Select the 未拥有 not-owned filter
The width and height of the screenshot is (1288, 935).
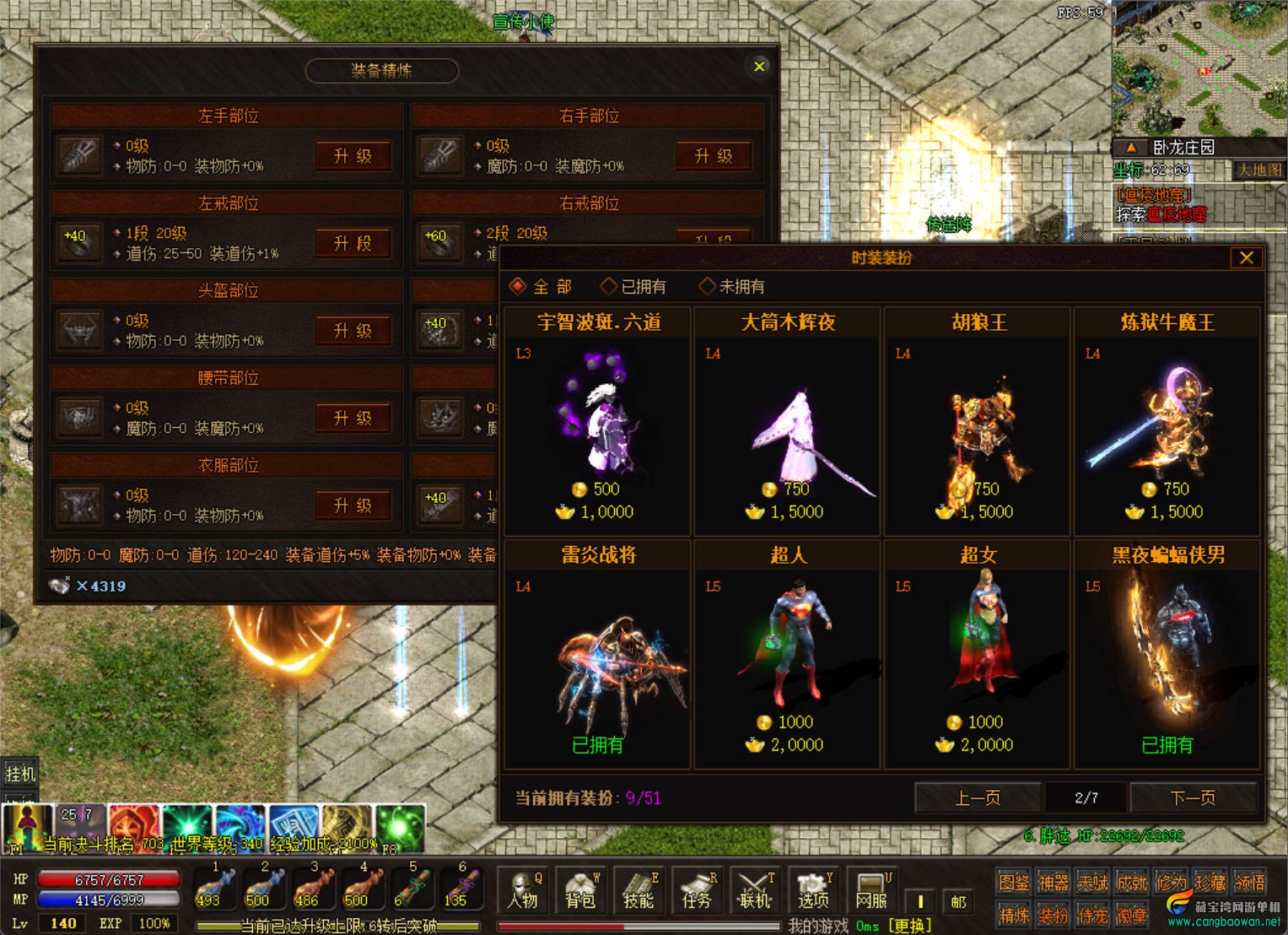732,287
